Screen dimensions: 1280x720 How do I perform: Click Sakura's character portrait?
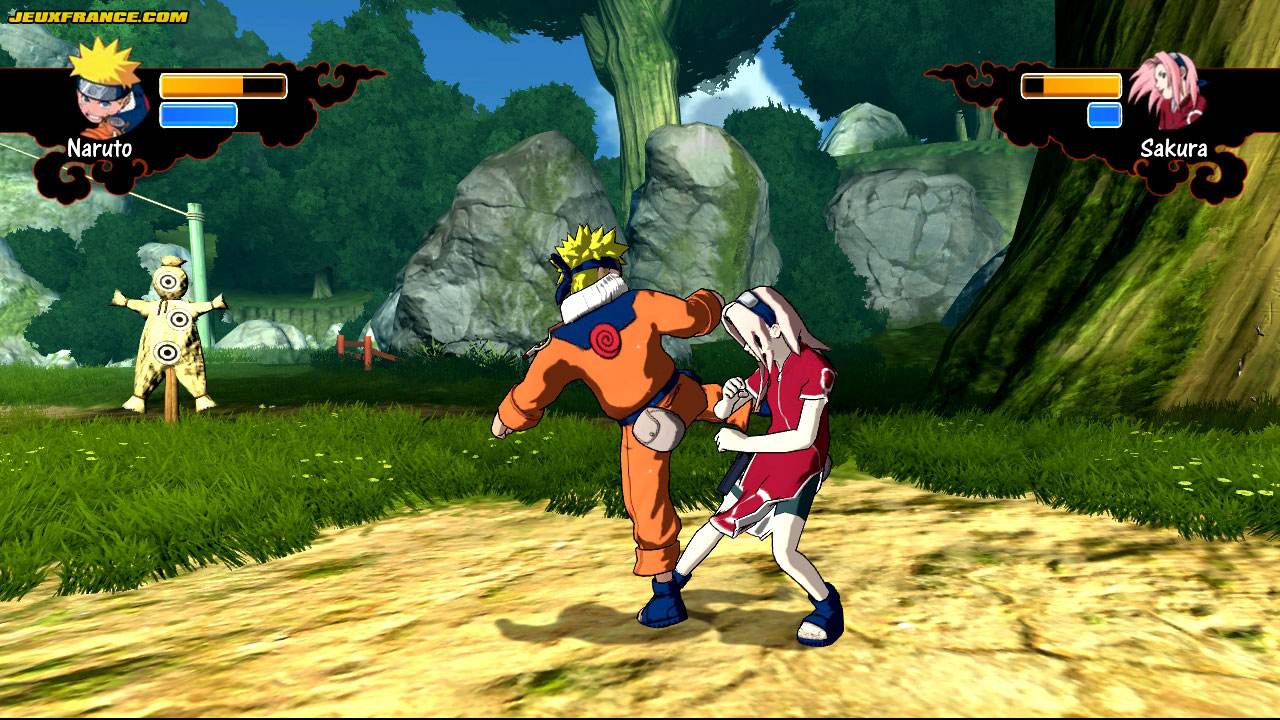1168,92
